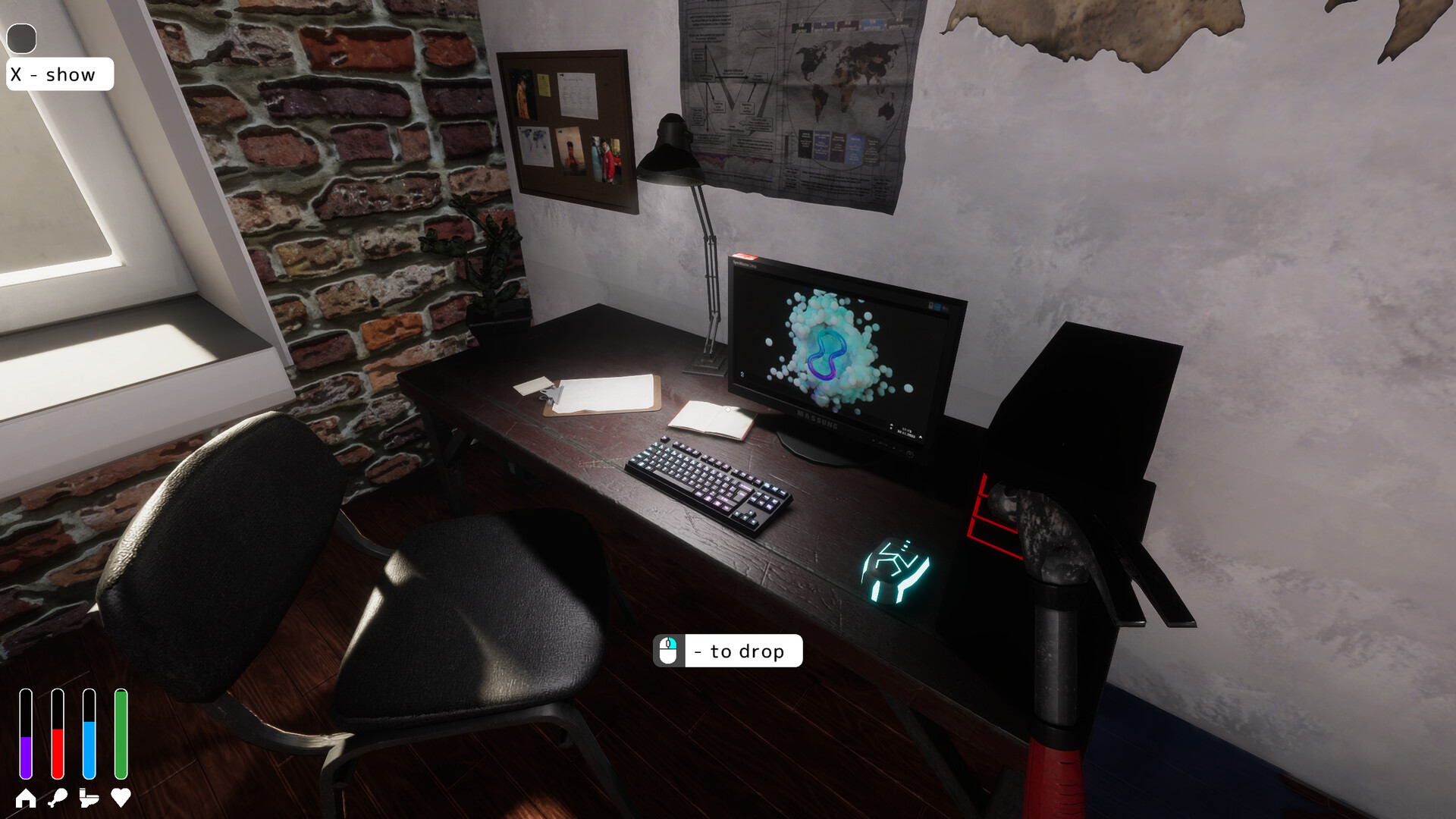Image resolution: width=1456 pixels, height=819 pixels.
Task: Select the drumstick hunger icon
Action: pos(58,797)
